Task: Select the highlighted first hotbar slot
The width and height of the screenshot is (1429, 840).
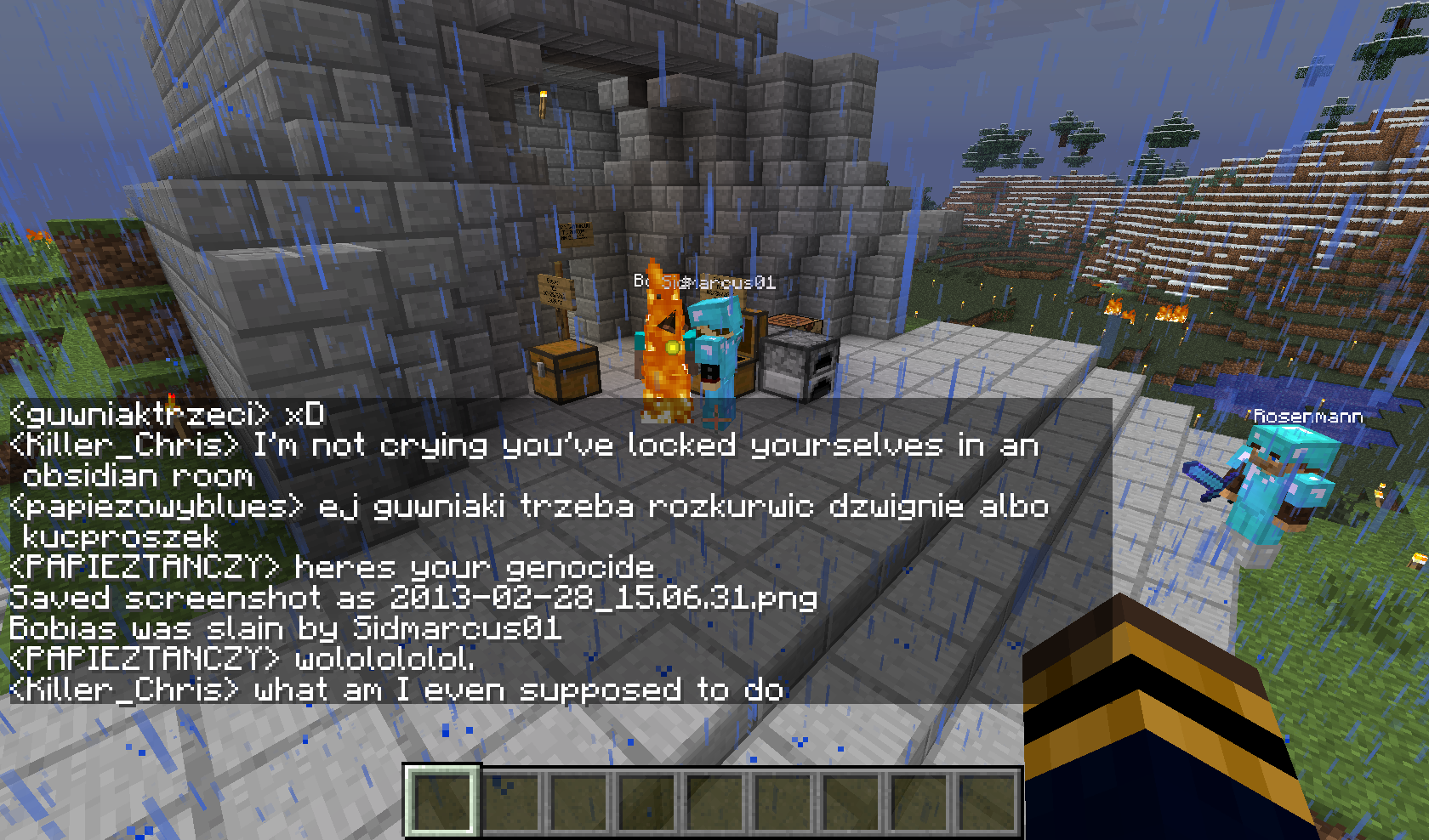Action: coord(441,800)
